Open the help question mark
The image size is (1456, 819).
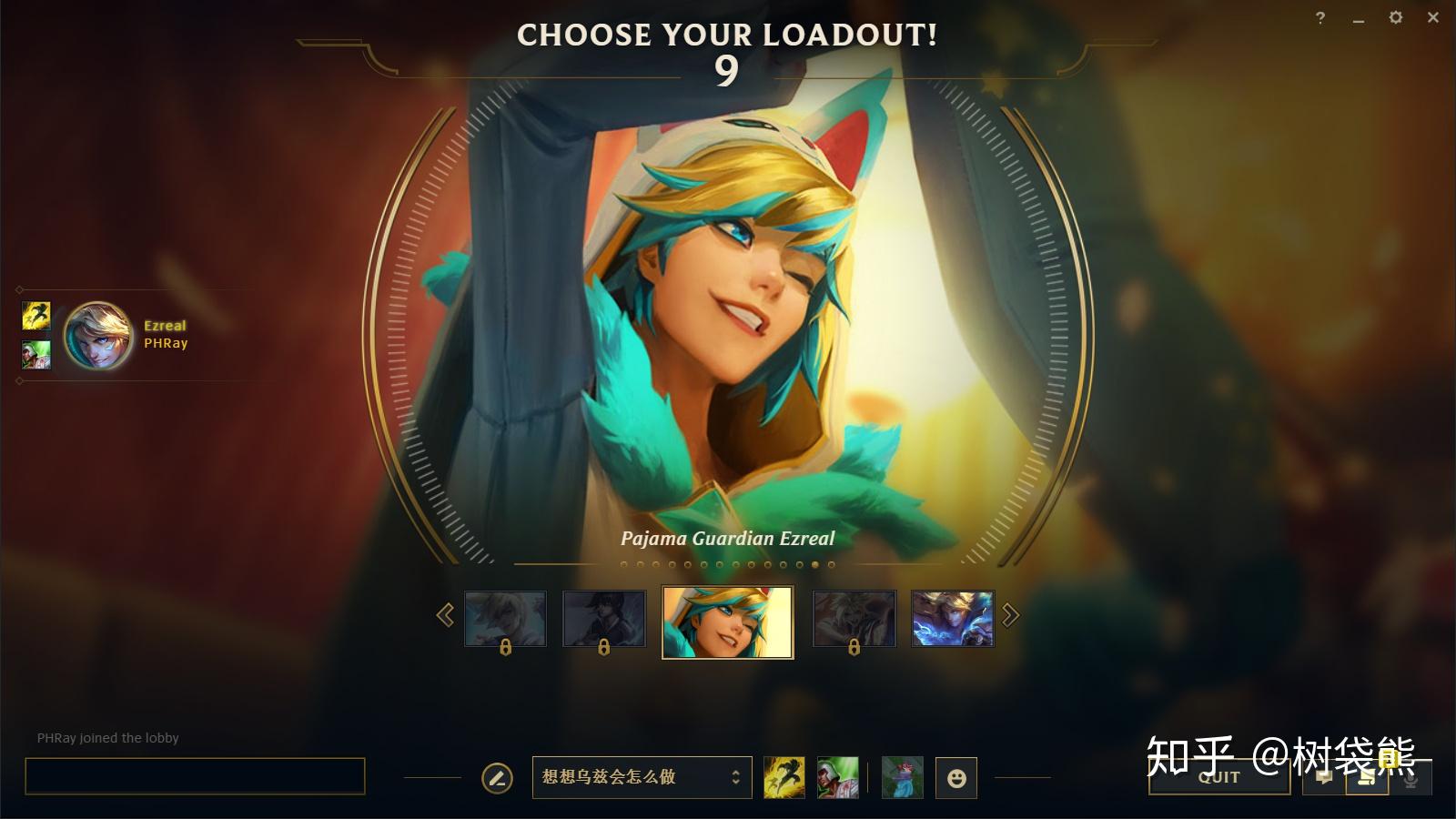[1320, 18]
